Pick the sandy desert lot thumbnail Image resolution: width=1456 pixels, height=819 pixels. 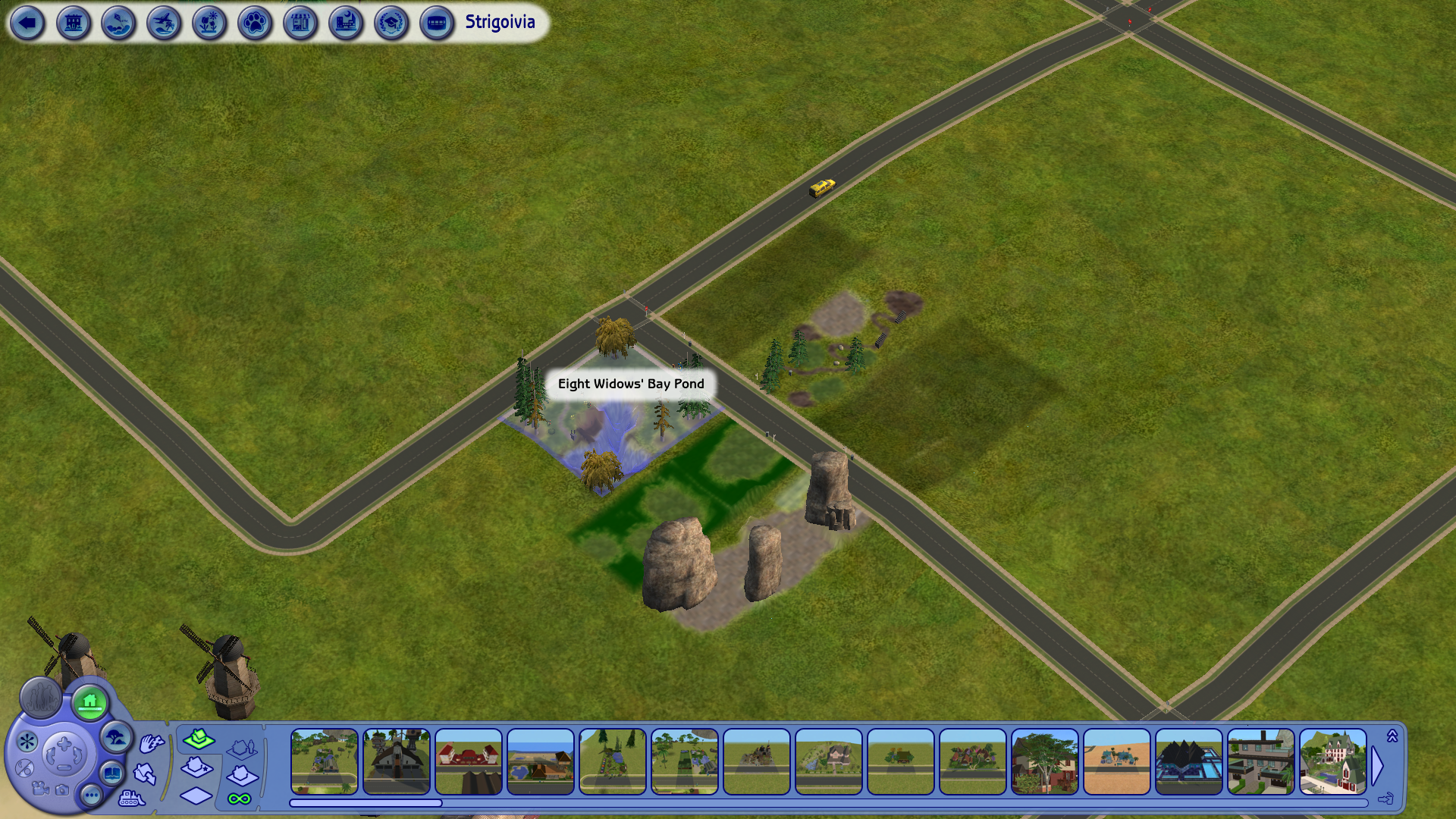[x=1116, y=761]
